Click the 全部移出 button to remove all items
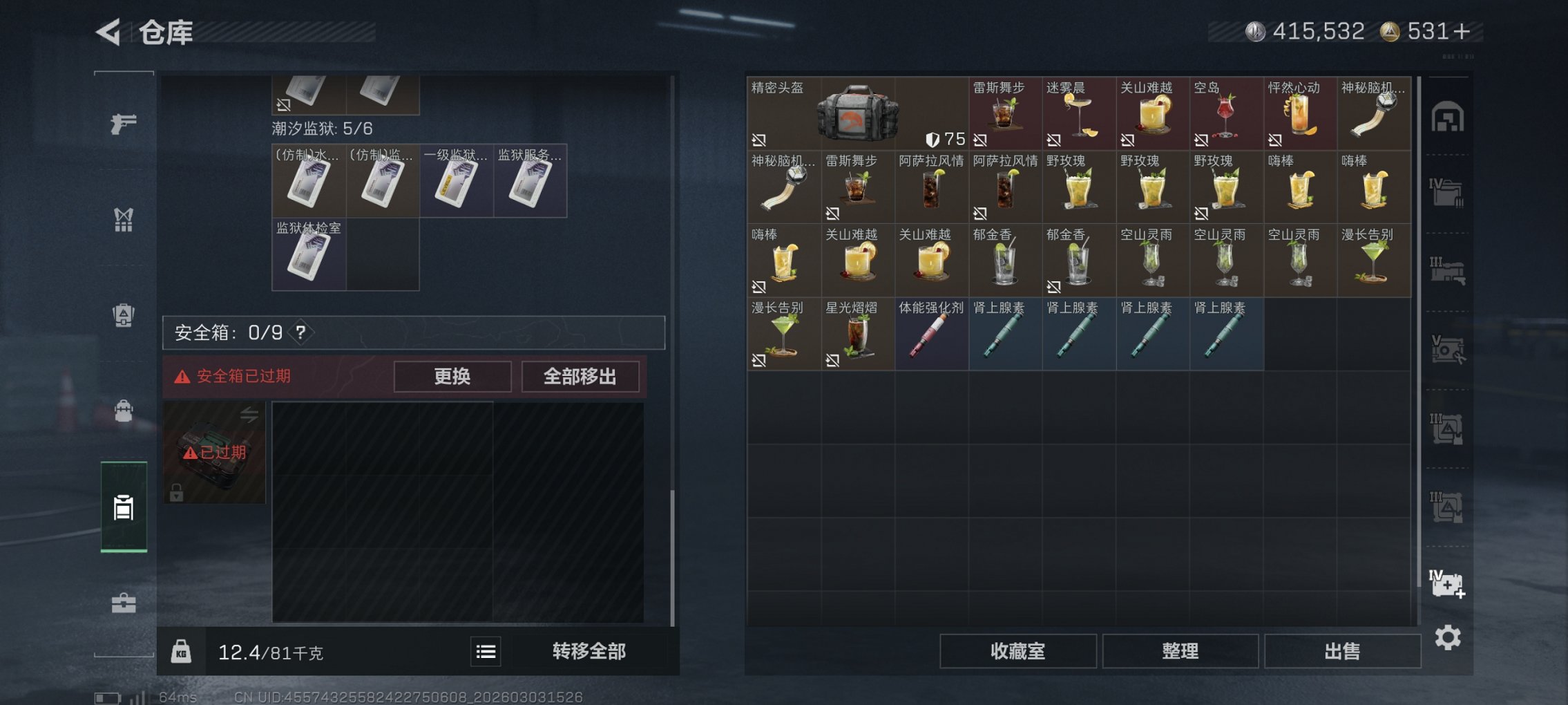Viewport: 1568px width, 705px height. coord(580,377)
